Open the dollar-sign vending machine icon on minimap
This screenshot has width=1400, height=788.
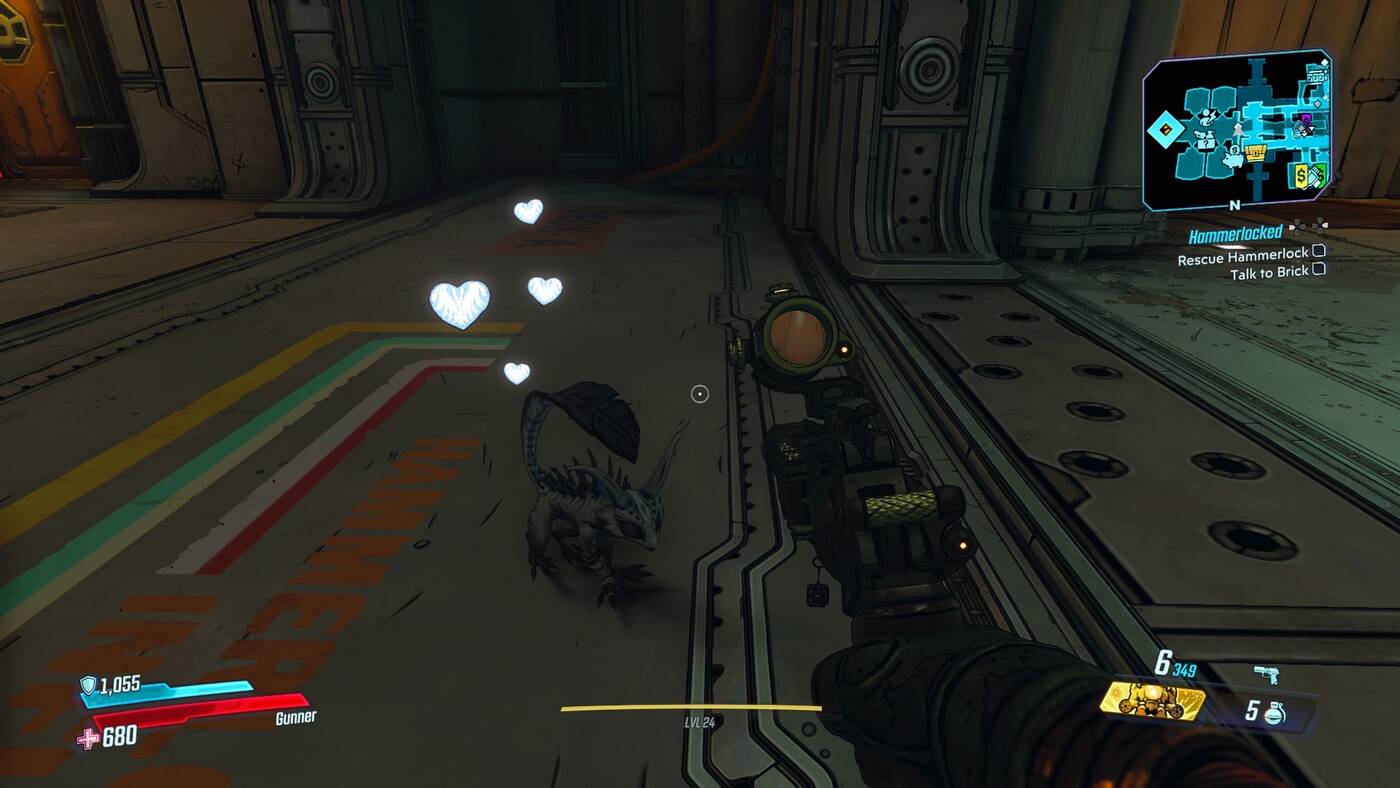[1301, 176]
